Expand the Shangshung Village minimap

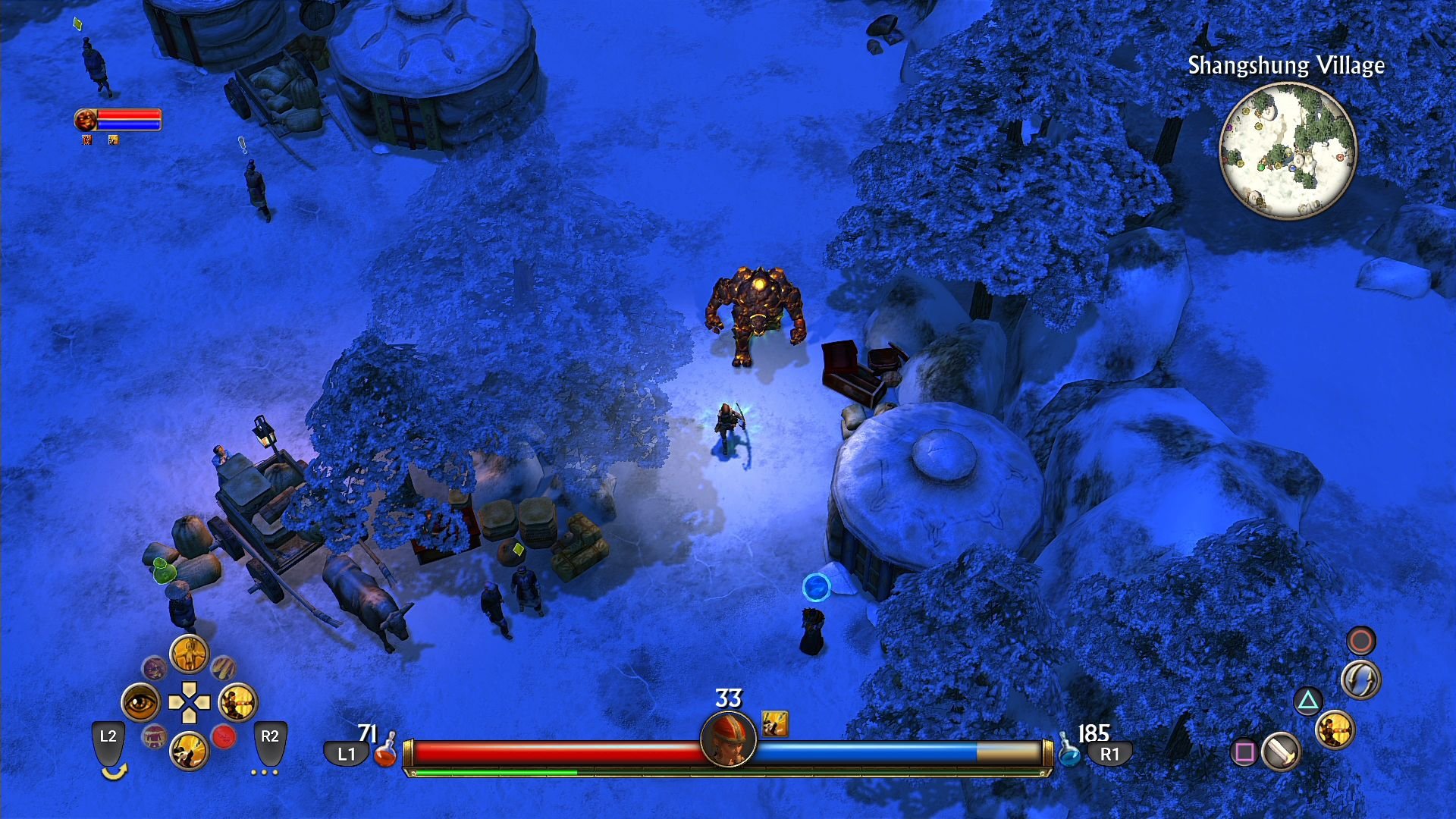[x=1288, y=152]
